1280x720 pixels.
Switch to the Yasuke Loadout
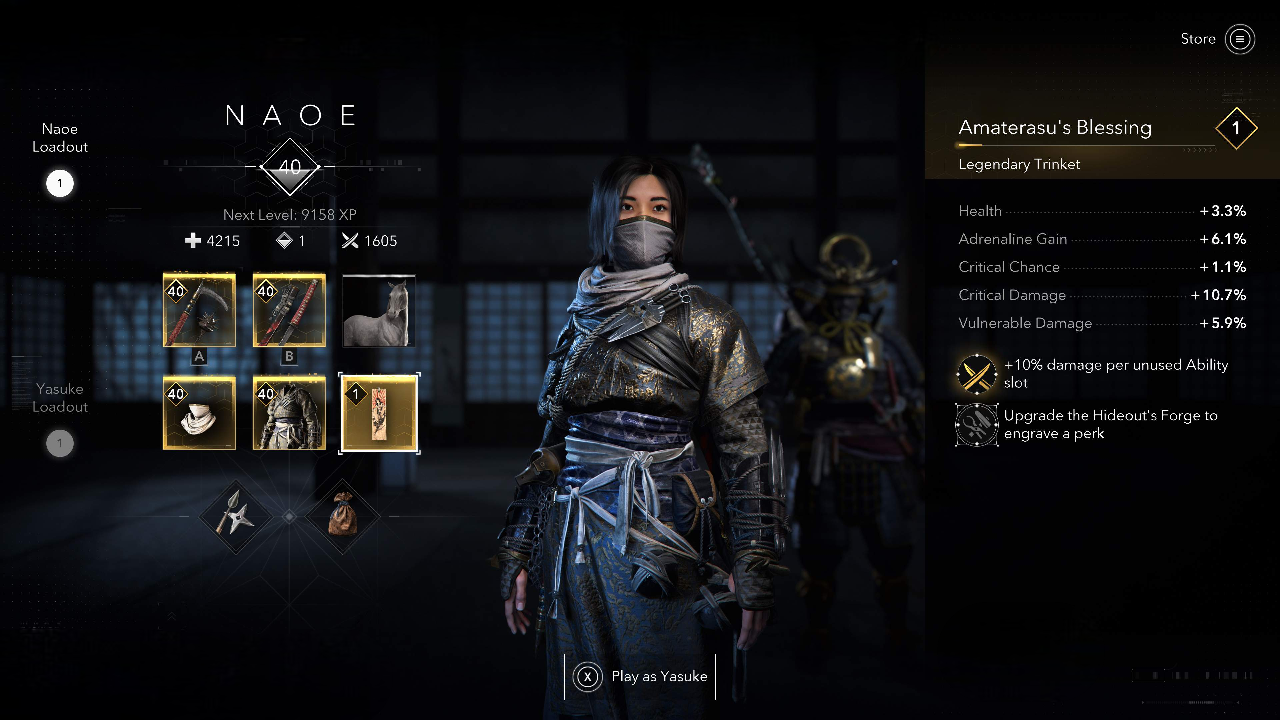pyautogui.click(x=59, y=416)
